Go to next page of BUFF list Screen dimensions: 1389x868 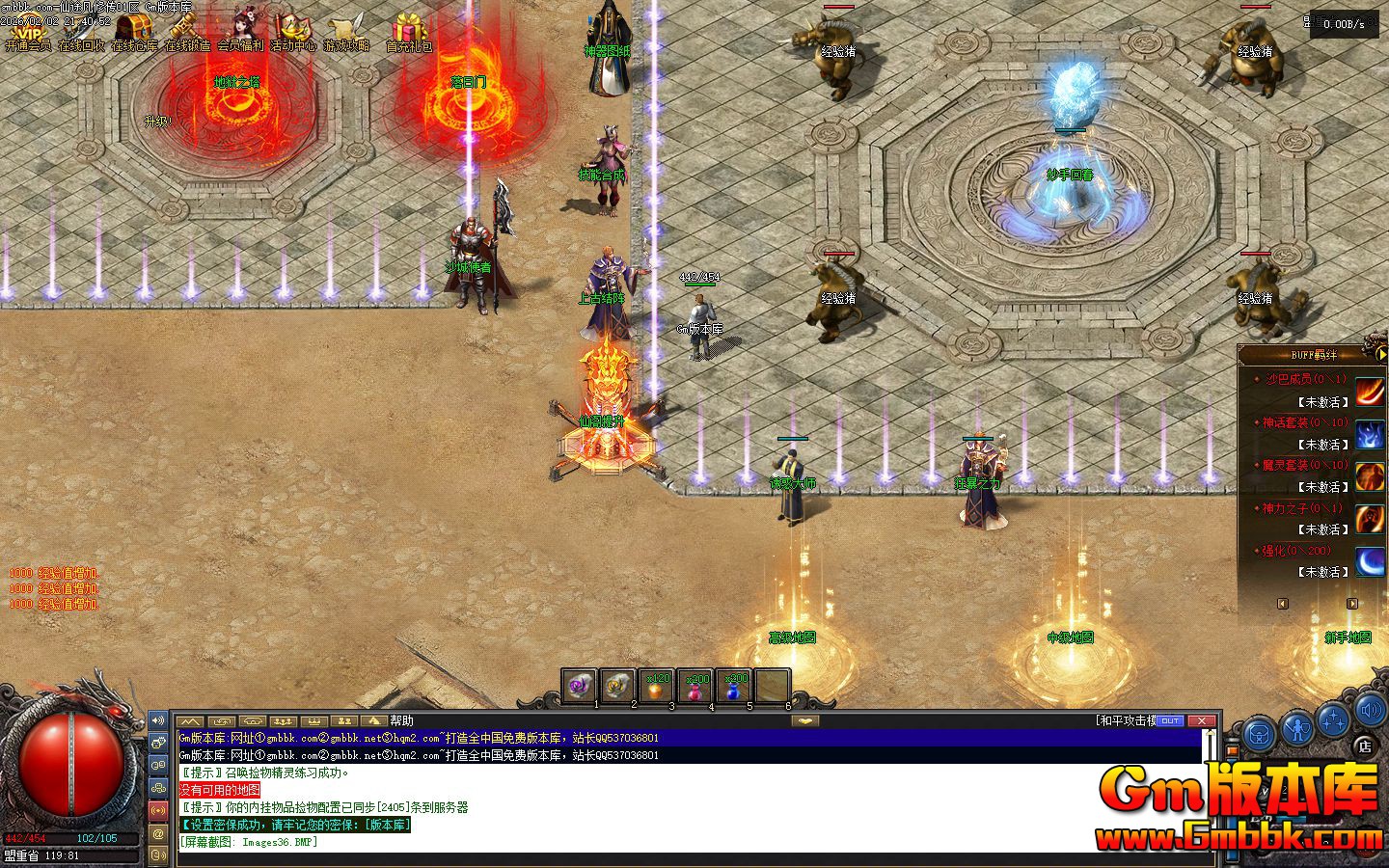1352,604
